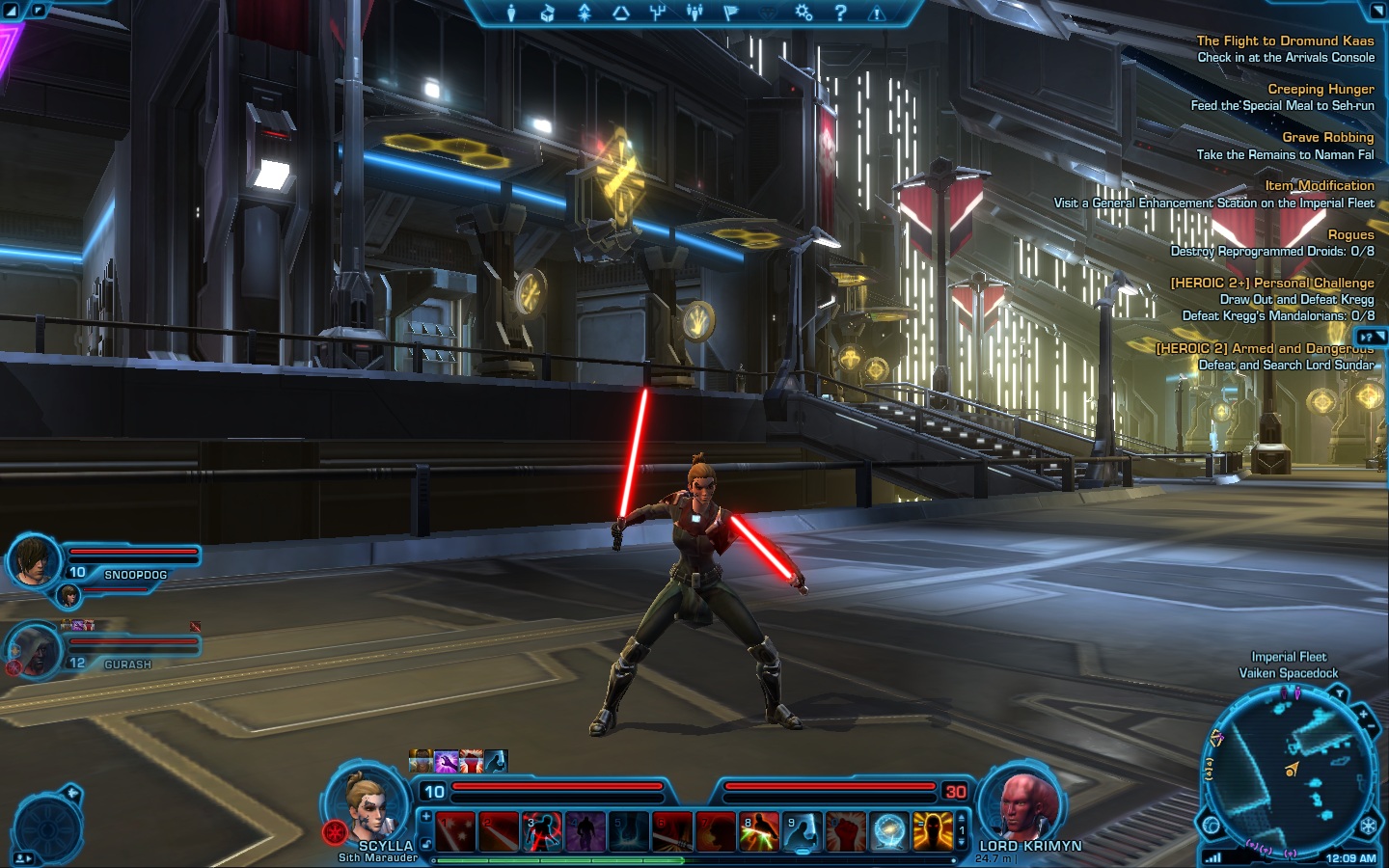Open the inventory box icon in top menu
Screen dimensions: 1389x868
547,13
